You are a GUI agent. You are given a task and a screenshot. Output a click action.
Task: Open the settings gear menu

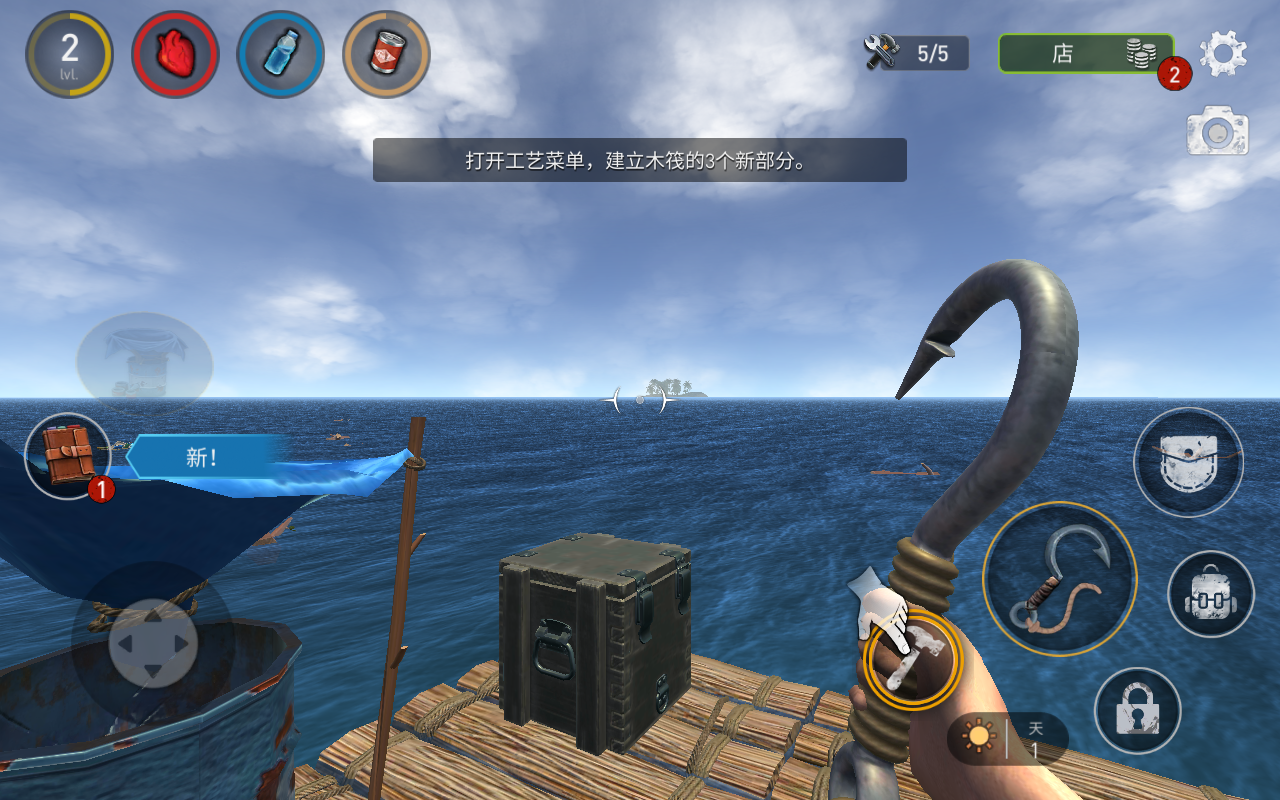click(1222, 53)
